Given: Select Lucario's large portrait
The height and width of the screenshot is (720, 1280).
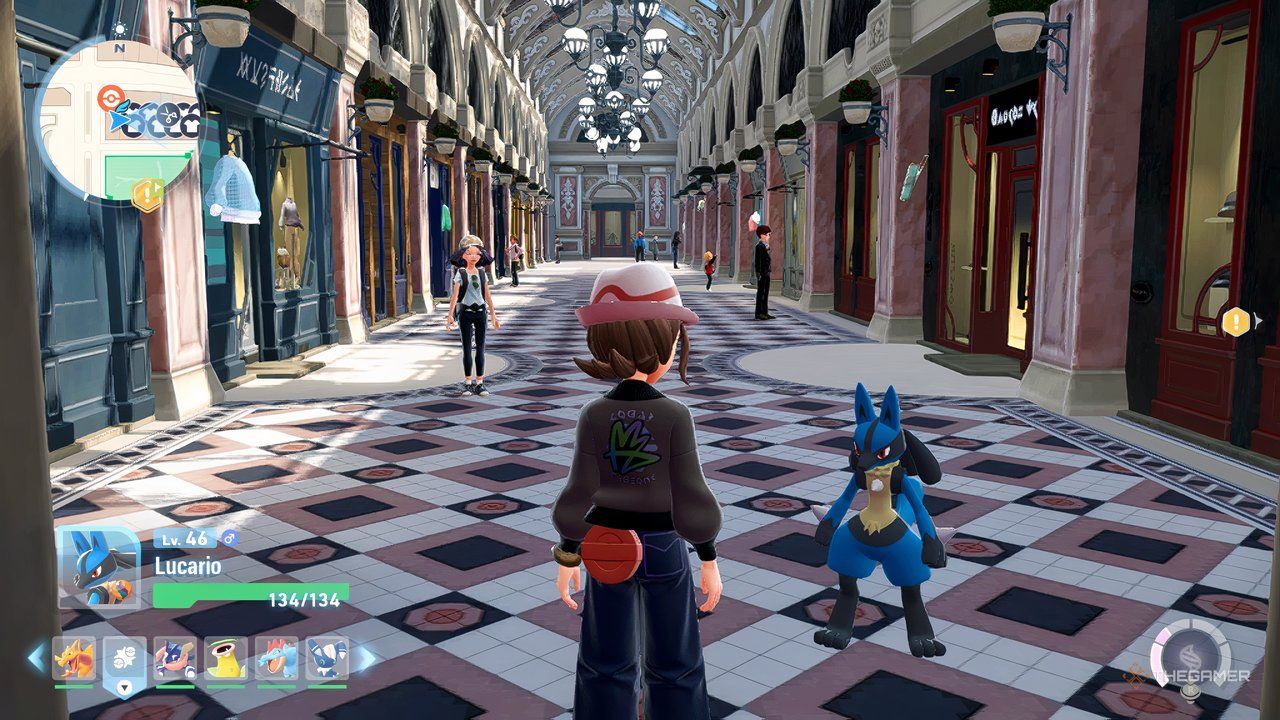Looking at the screenshot, I should click(x=98, y=568).
